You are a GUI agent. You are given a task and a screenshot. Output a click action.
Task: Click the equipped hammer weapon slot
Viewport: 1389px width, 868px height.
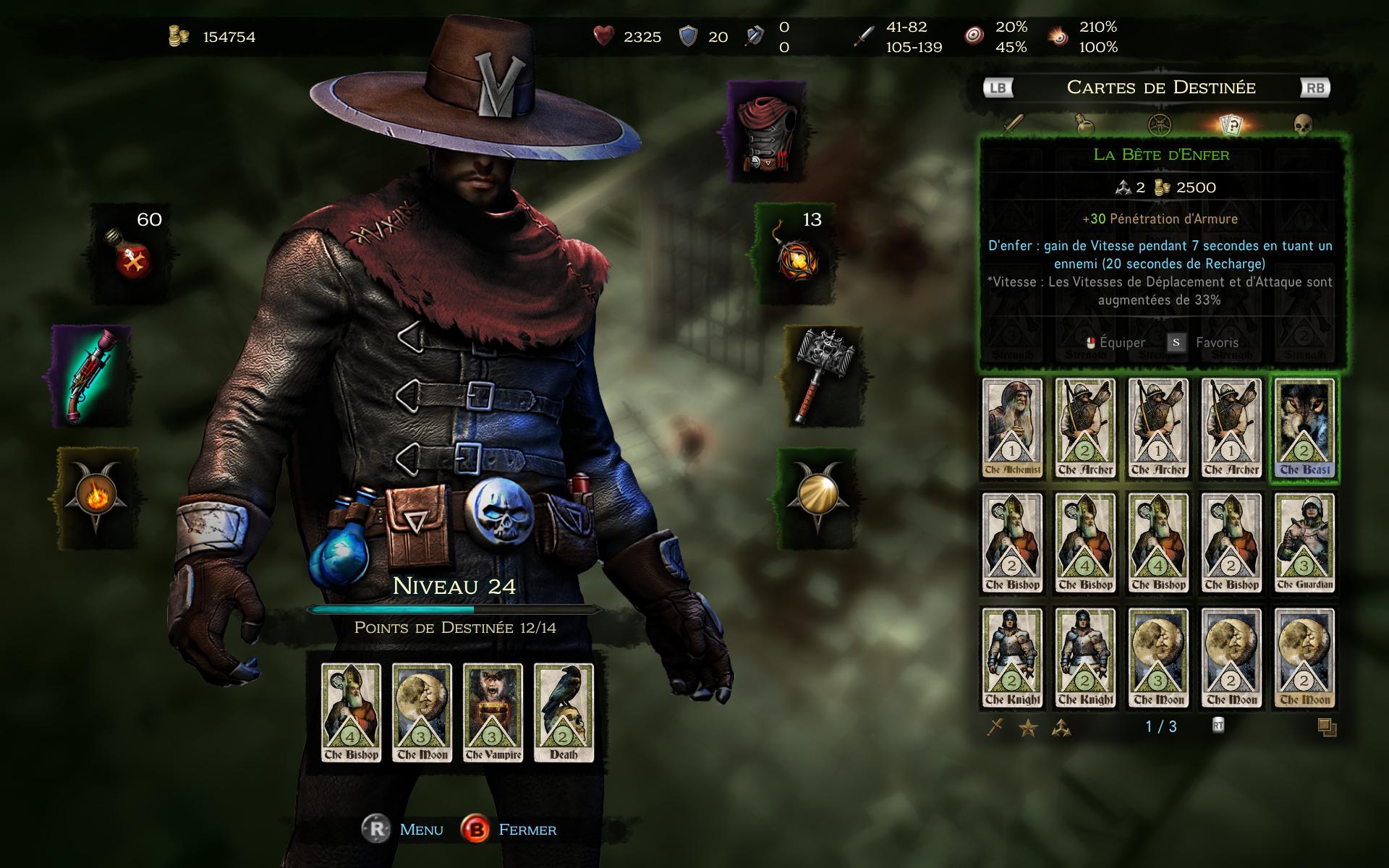(x=823, y=375)
